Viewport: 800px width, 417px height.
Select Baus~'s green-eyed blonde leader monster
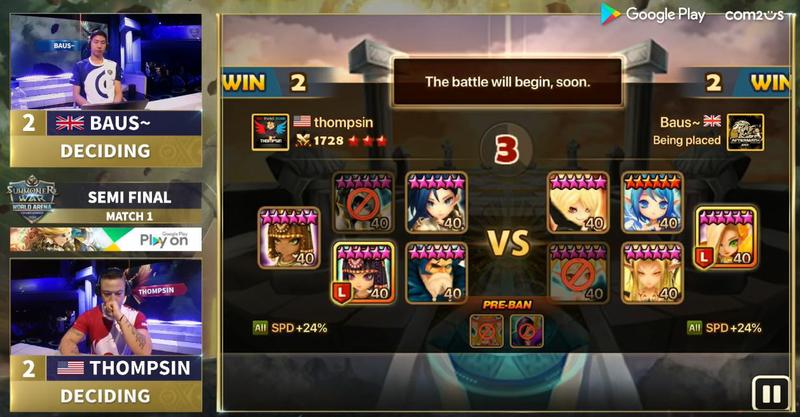[726, 237]
